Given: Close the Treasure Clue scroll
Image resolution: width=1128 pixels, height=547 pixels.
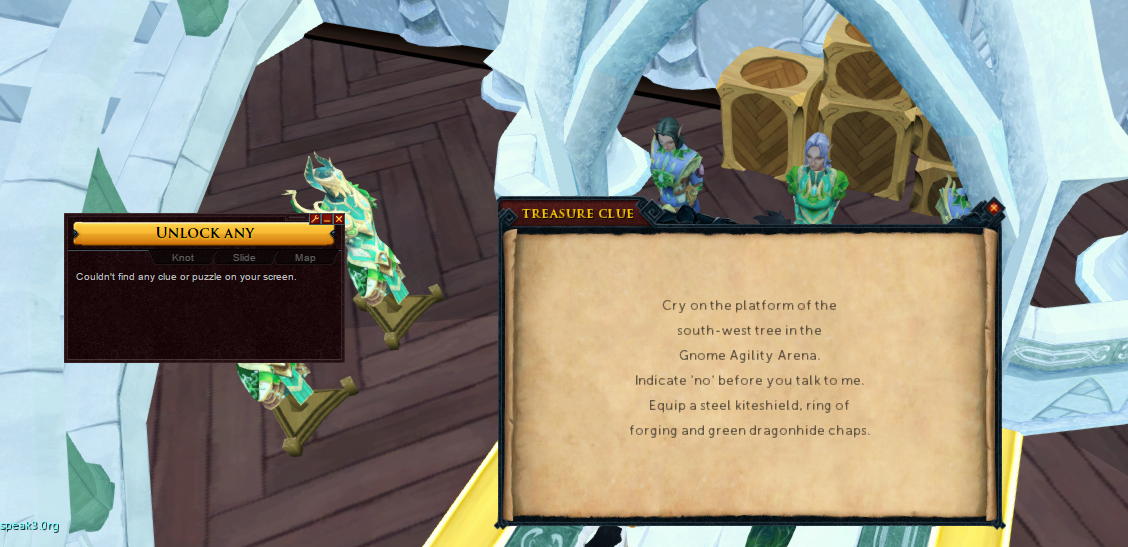Looking at the screenshot, I should click(x=994, y=208).
